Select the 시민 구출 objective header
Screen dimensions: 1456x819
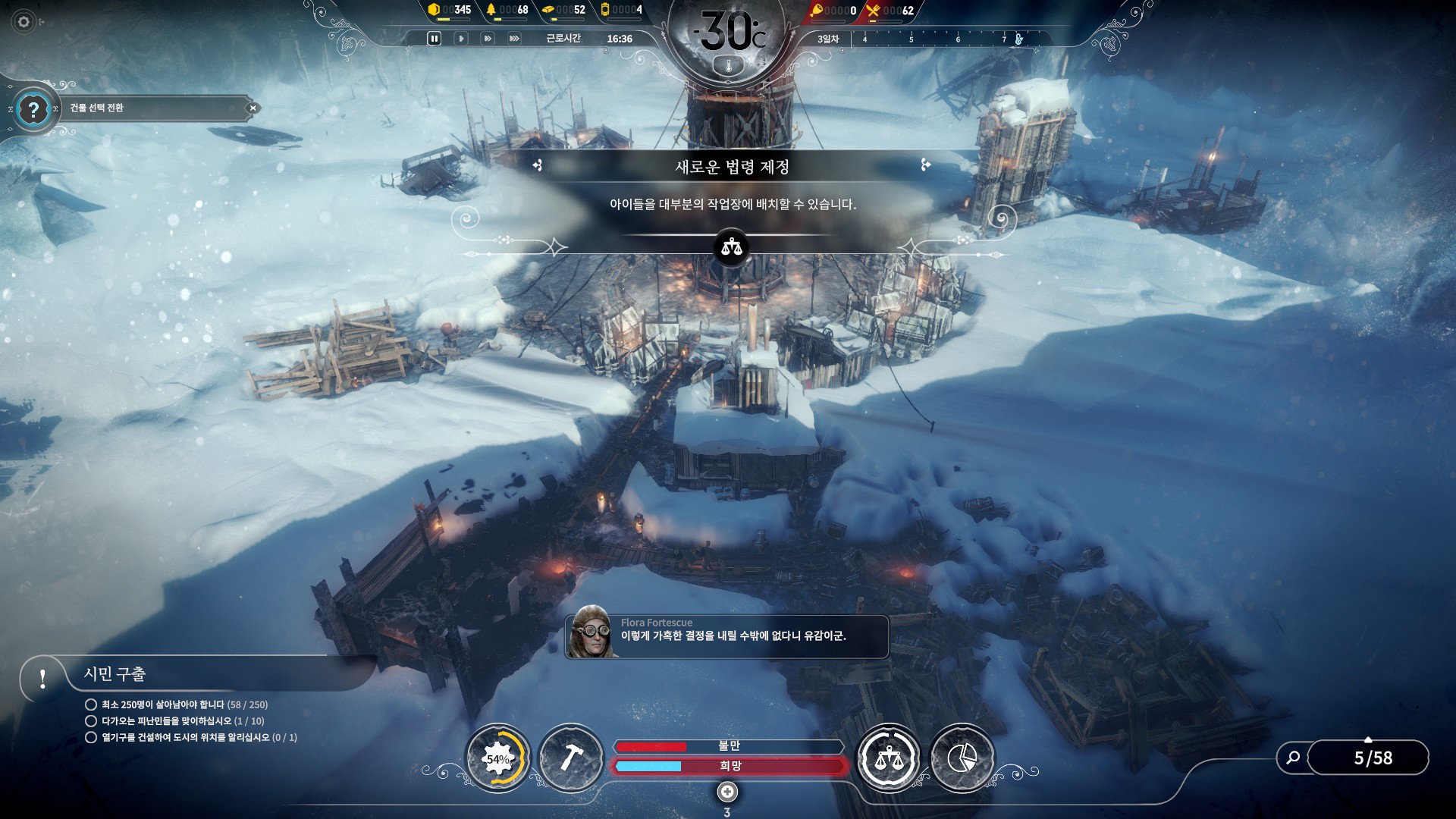(114, 674)
